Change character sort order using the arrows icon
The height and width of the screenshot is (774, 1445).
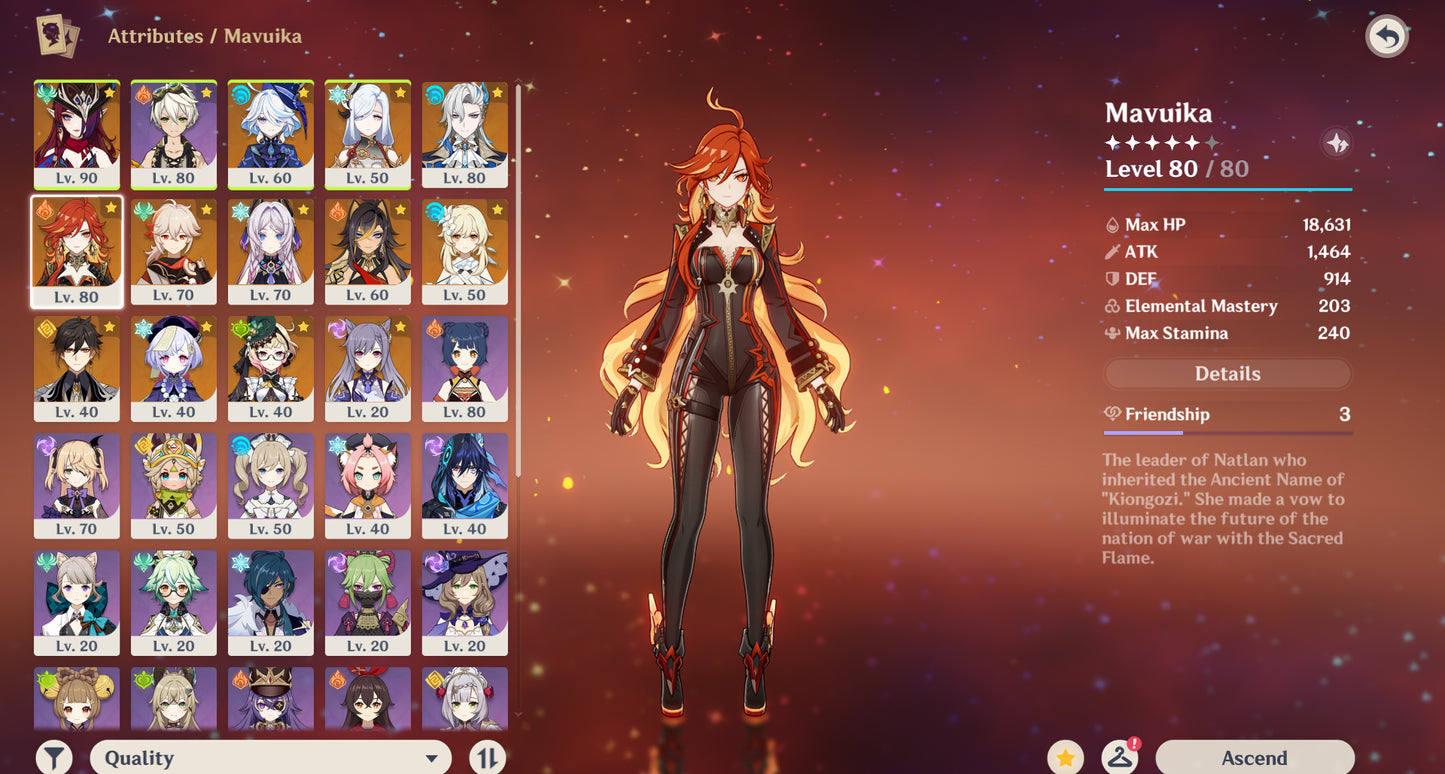tap(487, 757)
